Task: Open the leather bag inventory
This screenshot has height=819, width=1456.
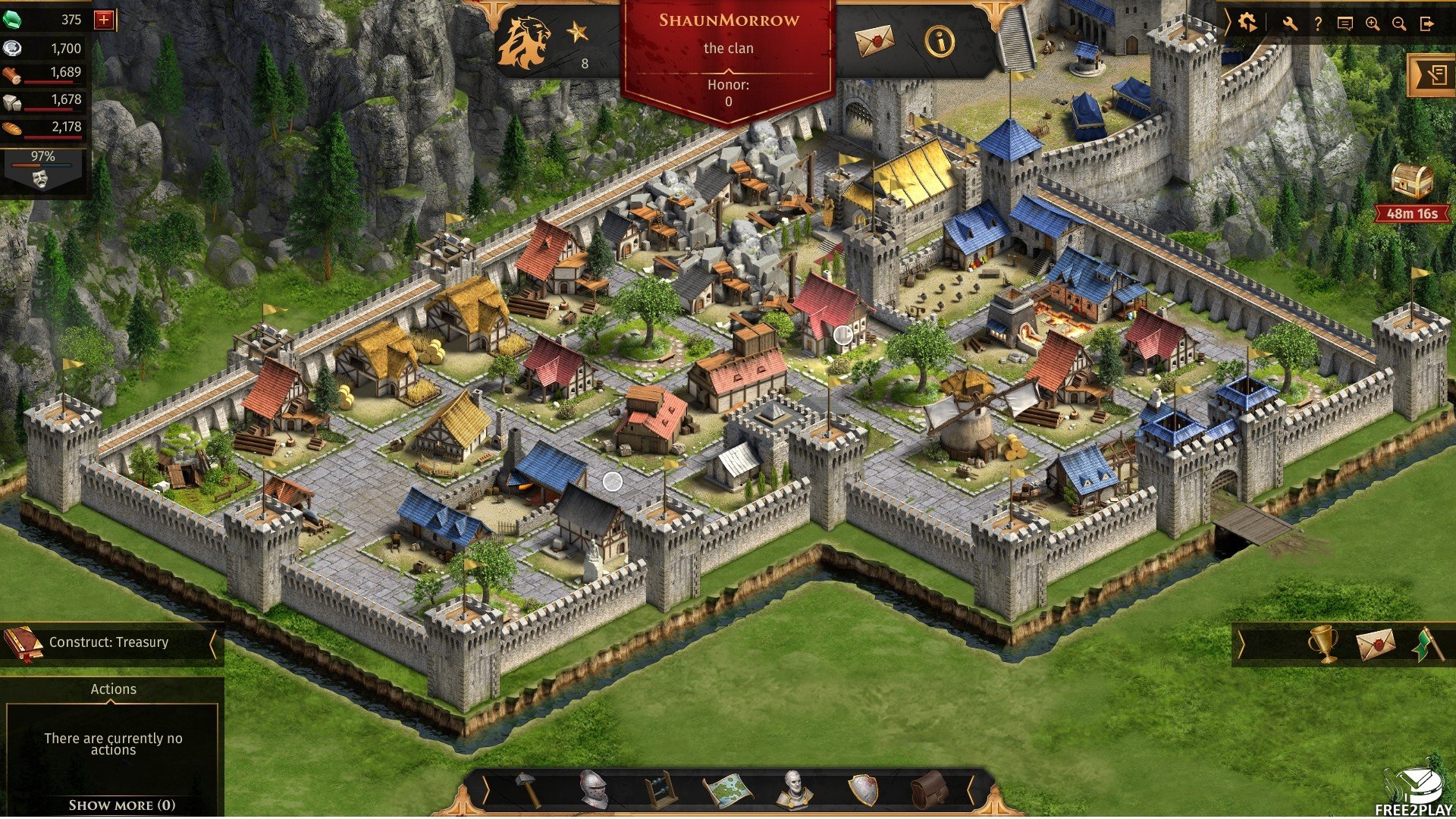Action: pos(929,789)
